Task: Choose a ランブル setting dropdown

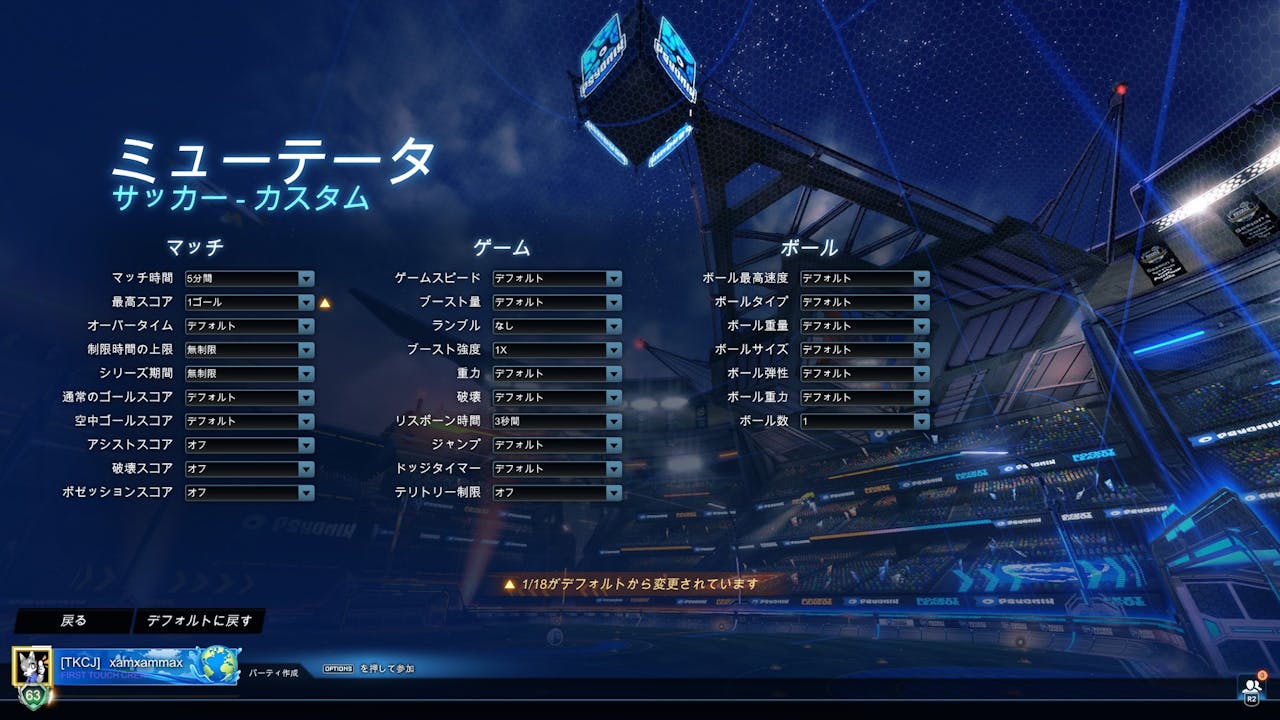Action: pyautogui.click(x=557, y=326)
